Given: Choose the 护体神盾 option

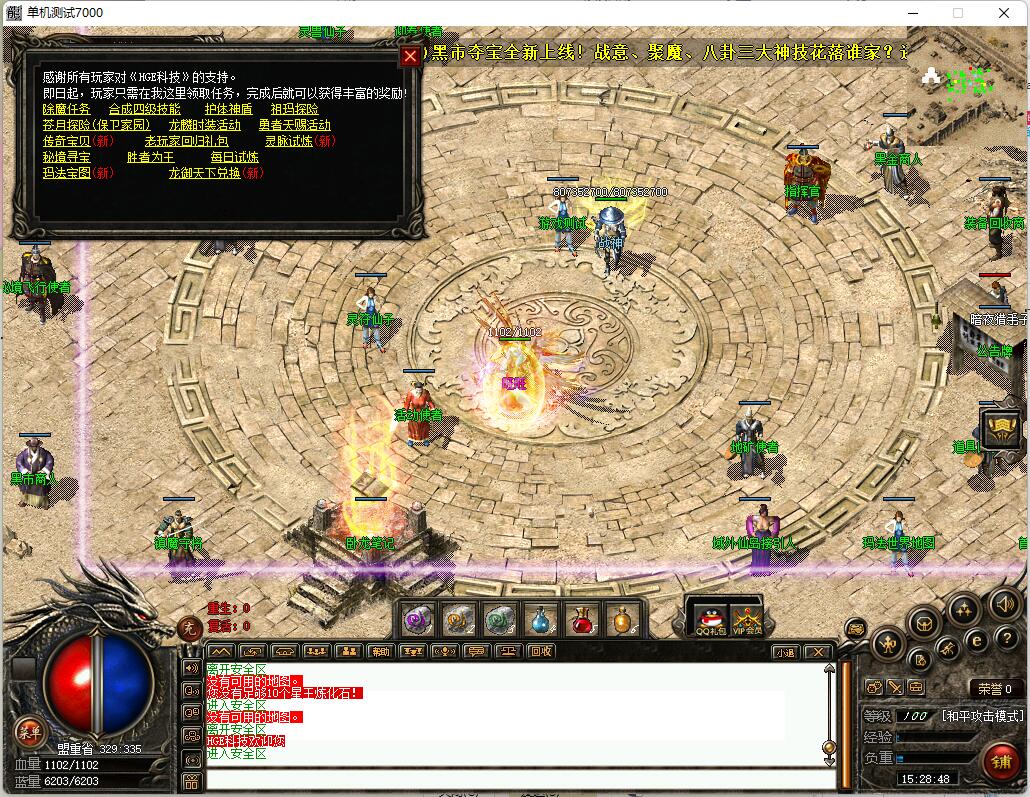Looking at the screenshot, I should [228, 109].
